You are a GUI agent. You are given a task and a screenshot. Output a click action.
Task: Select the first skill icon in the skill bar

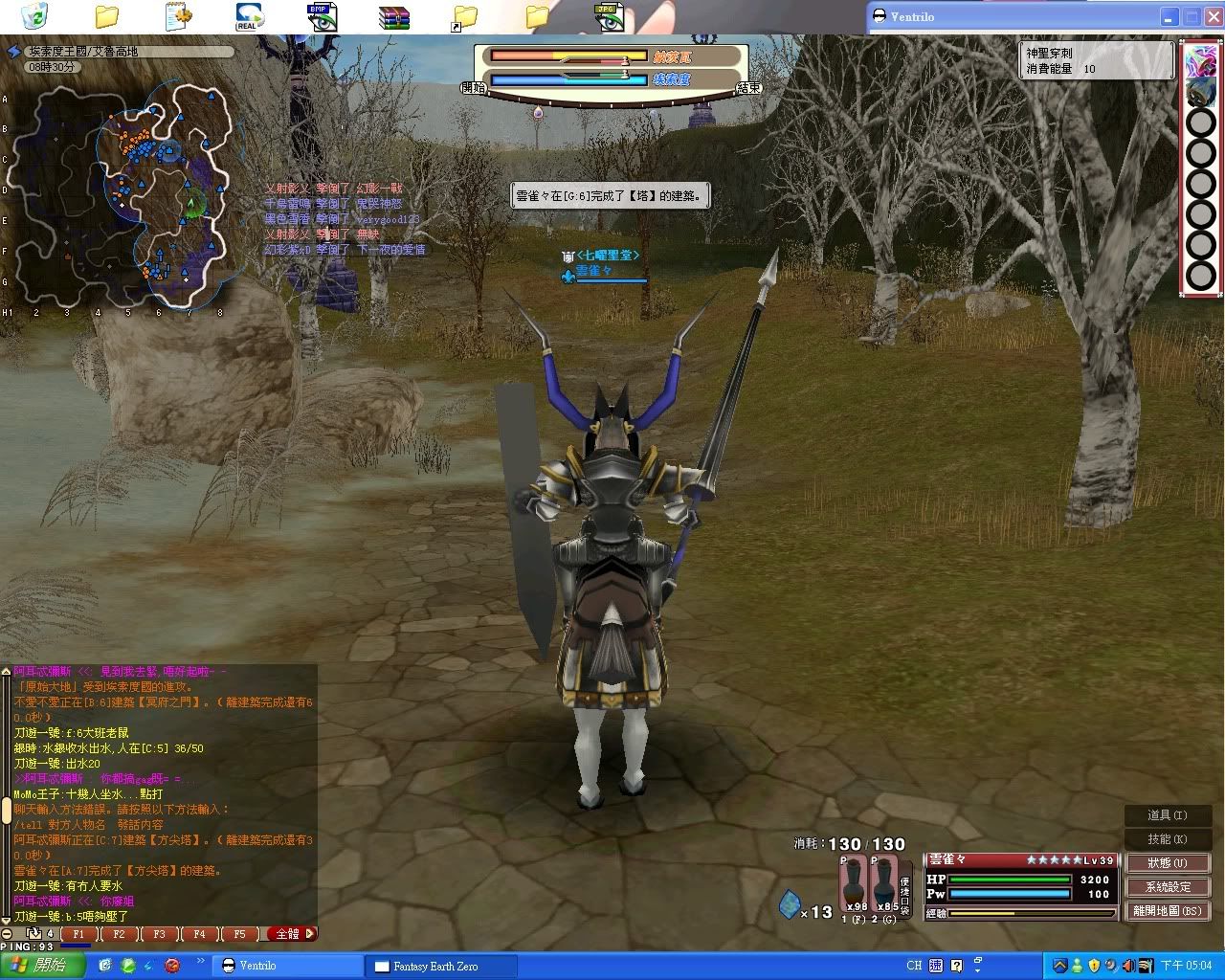tap(1201, 61)
